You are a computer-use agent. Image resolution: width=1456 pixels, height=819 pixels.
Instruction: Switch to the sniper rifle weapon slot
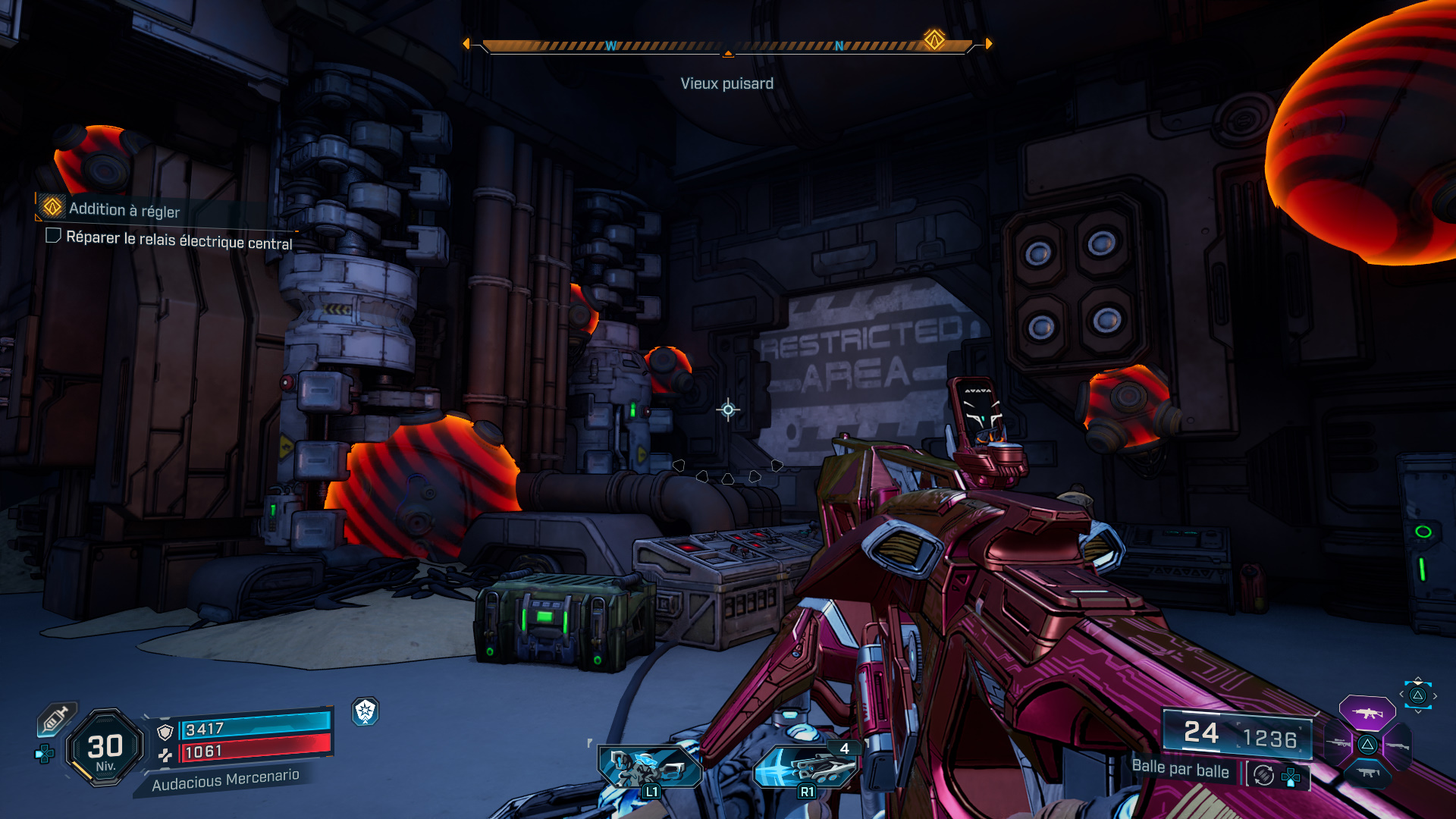(1338, 744)
